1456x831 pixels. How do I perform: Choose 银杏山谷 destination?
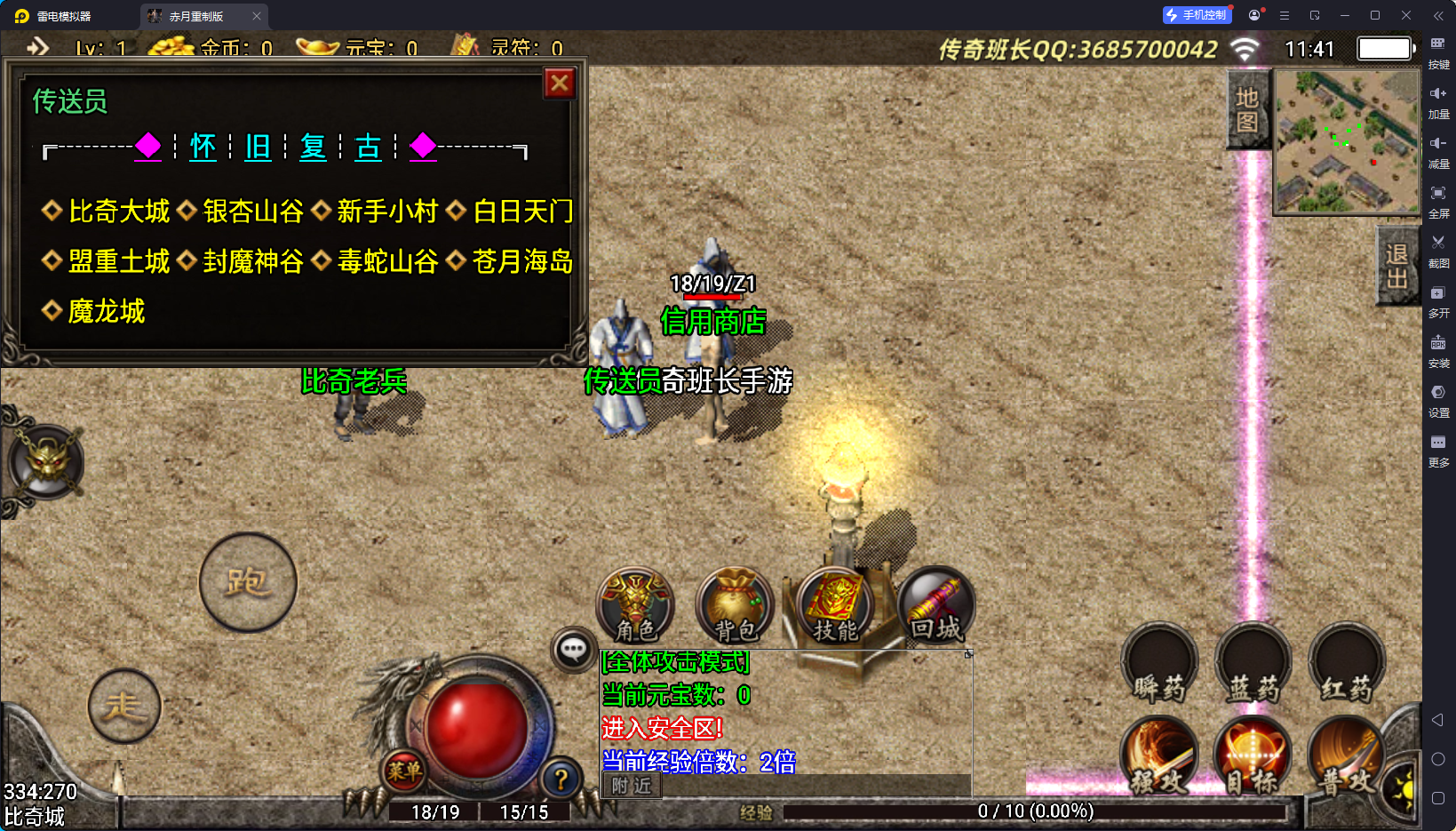pyautogui.click(x=253, y=212)
